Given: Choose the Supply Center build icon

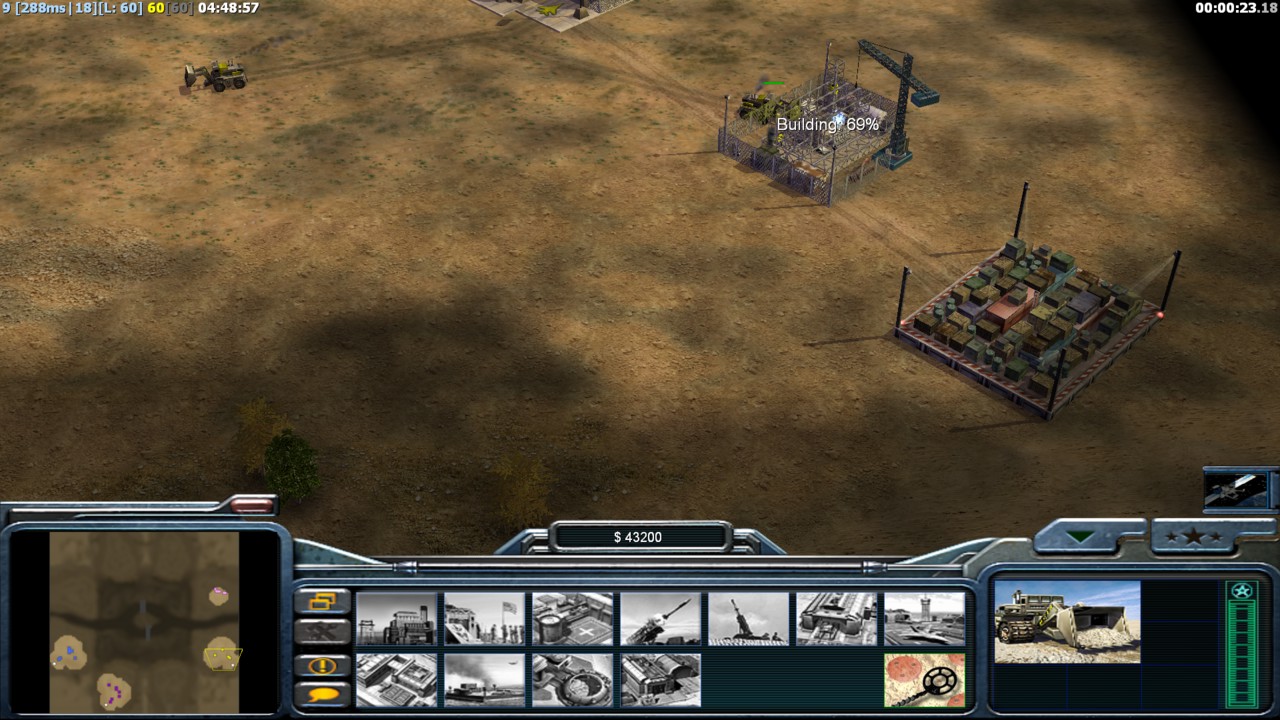Looking at the screenshot, I should (x=572, y=619).
